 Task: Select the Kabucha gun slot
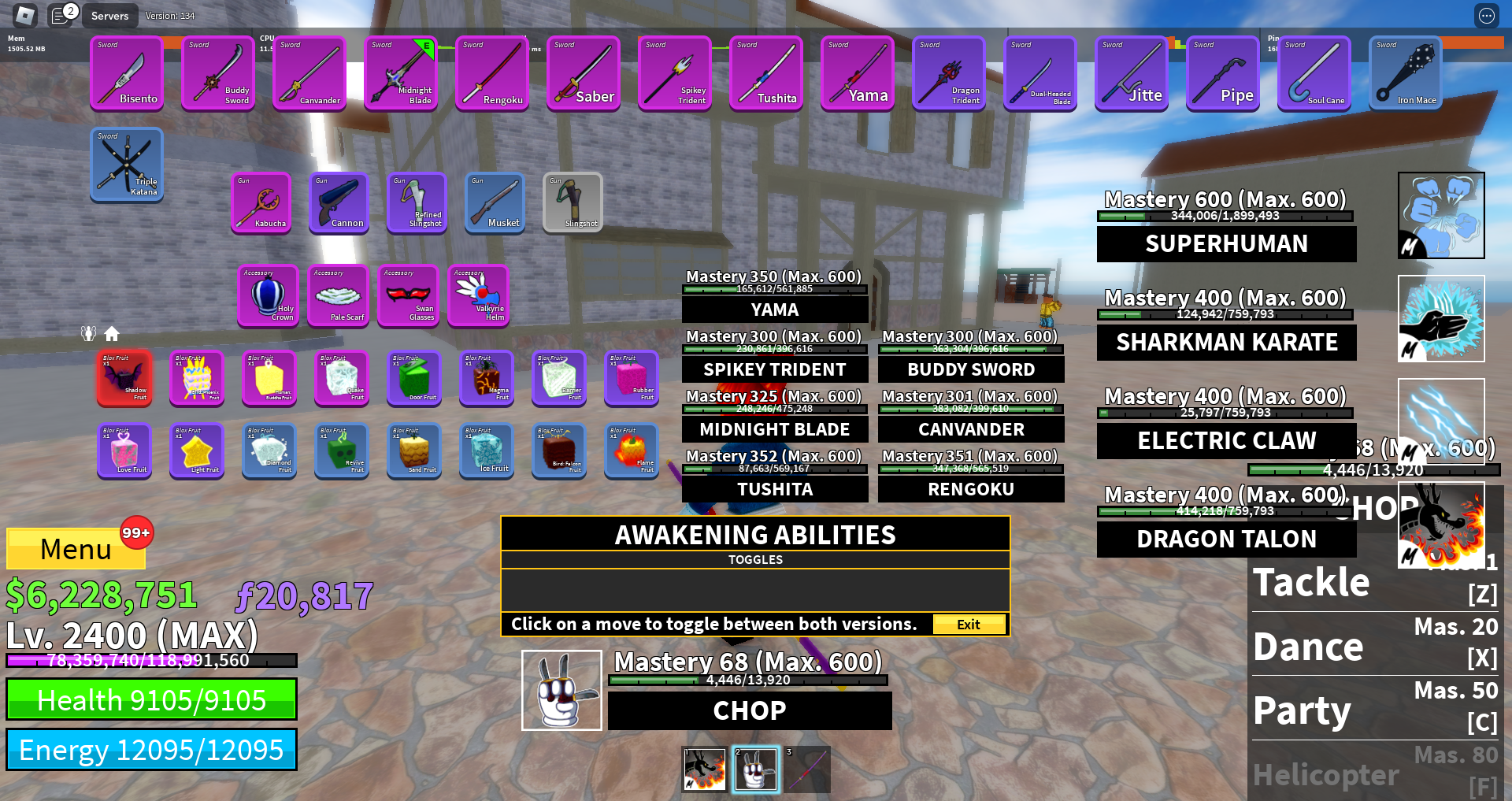tap(261, 202)
